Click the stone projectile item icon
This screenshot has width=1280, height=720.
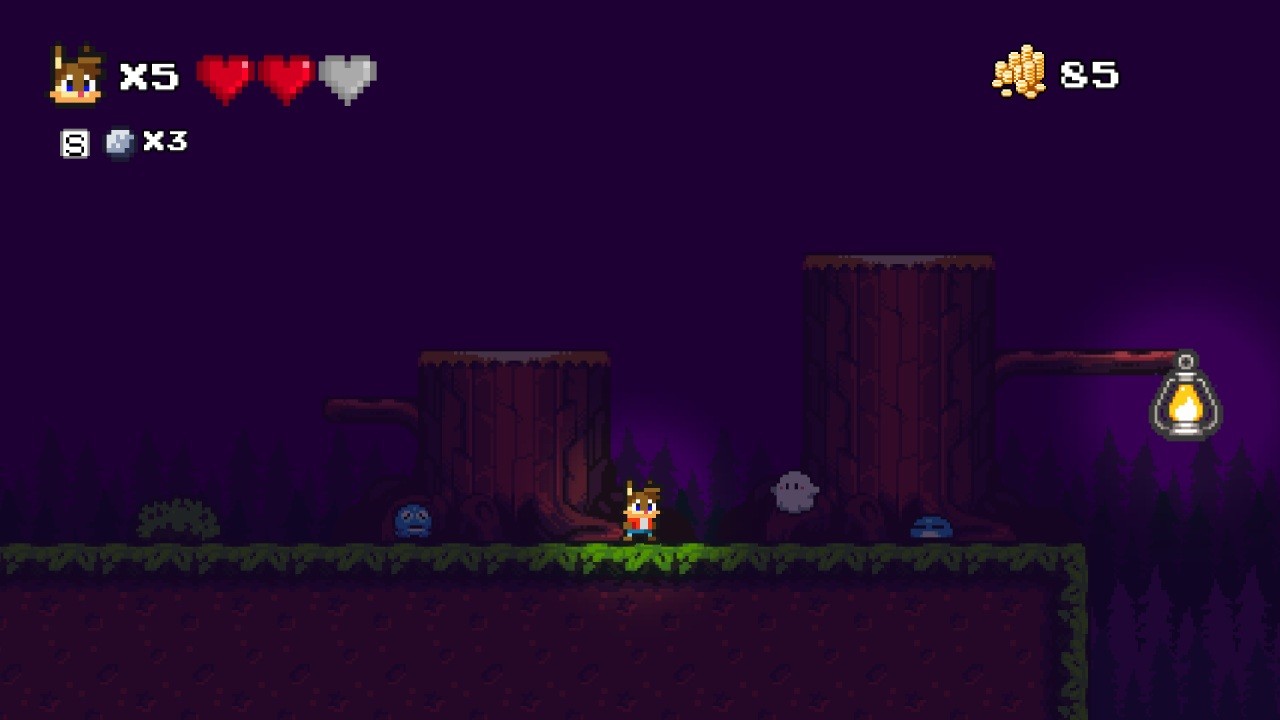pos(119,142)
